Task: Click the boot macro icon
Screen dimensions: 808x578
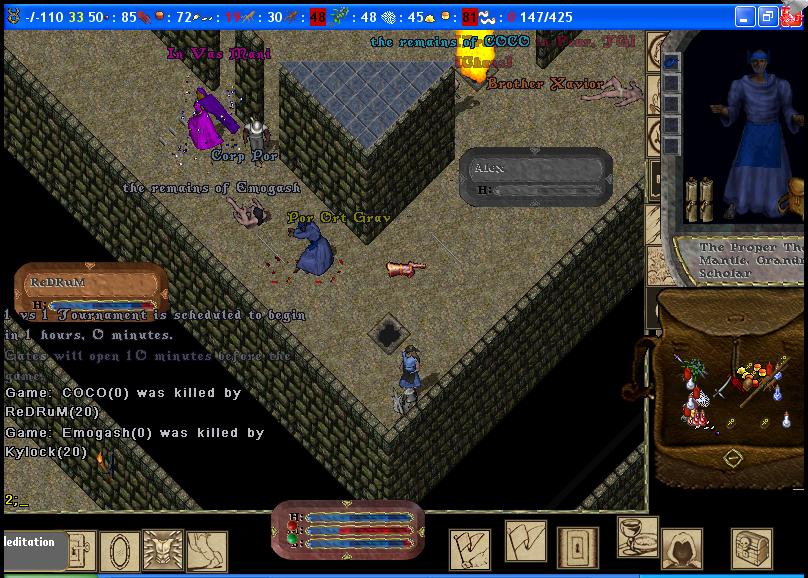Action: (x=206, y=551)
